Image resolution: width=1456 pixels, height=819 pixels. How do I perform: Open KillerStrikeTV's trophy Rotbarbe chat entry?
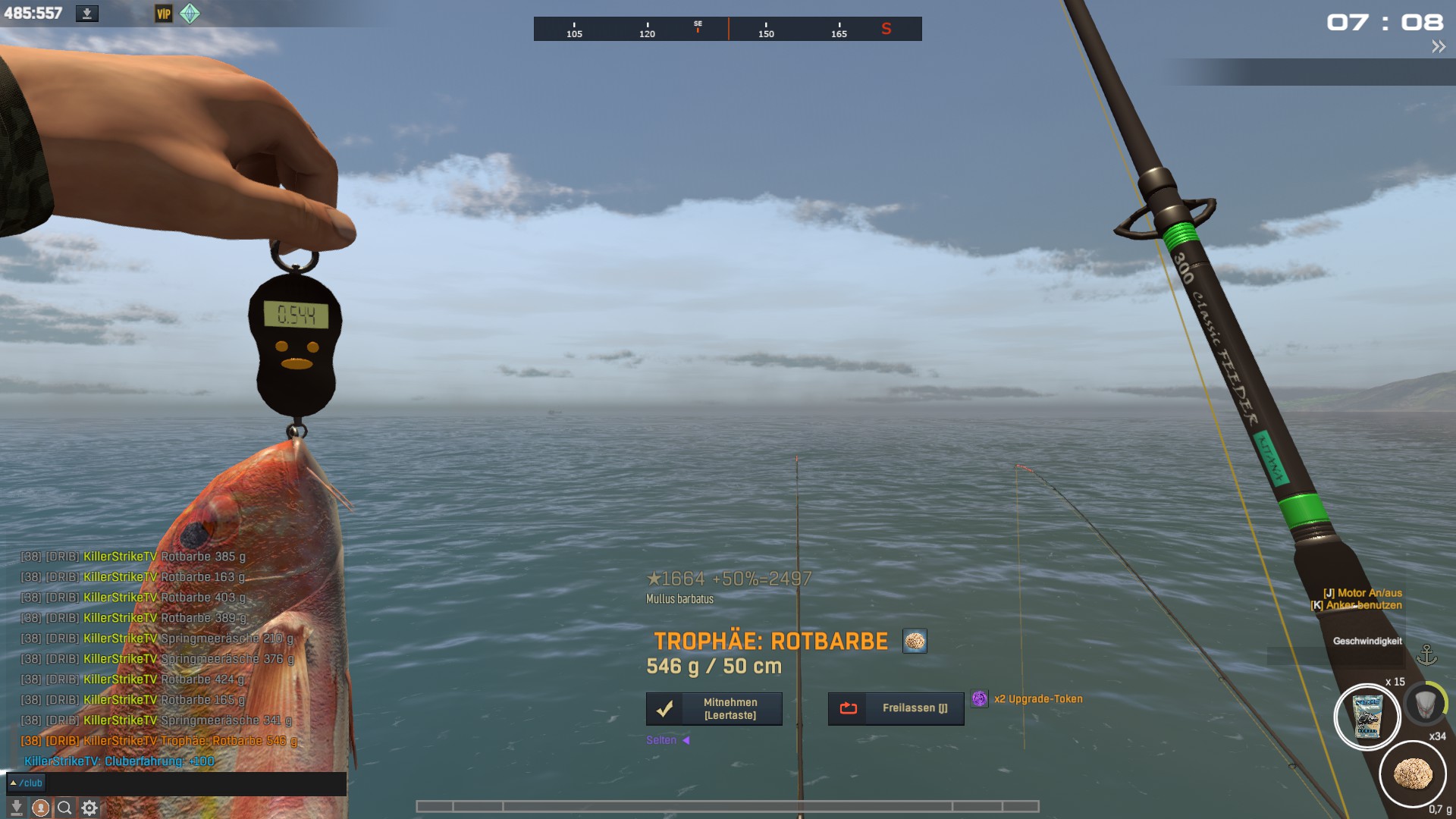pyautogui.click(x=190, y=741)
